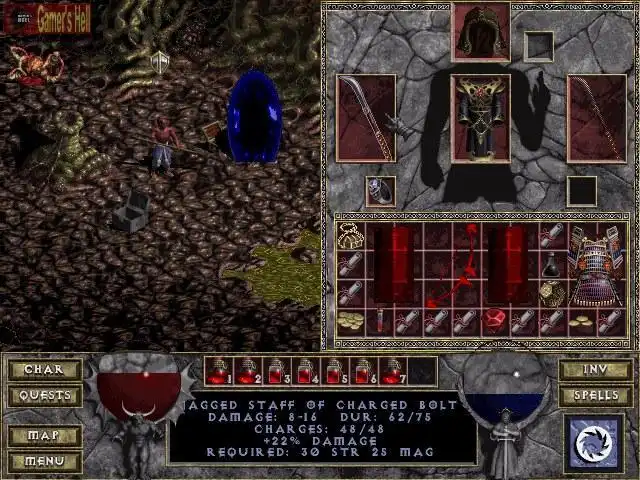Select the equipped helm slot
Image resolution: width=640 pixels, height=480 pixels.
[x=481, y=33]
